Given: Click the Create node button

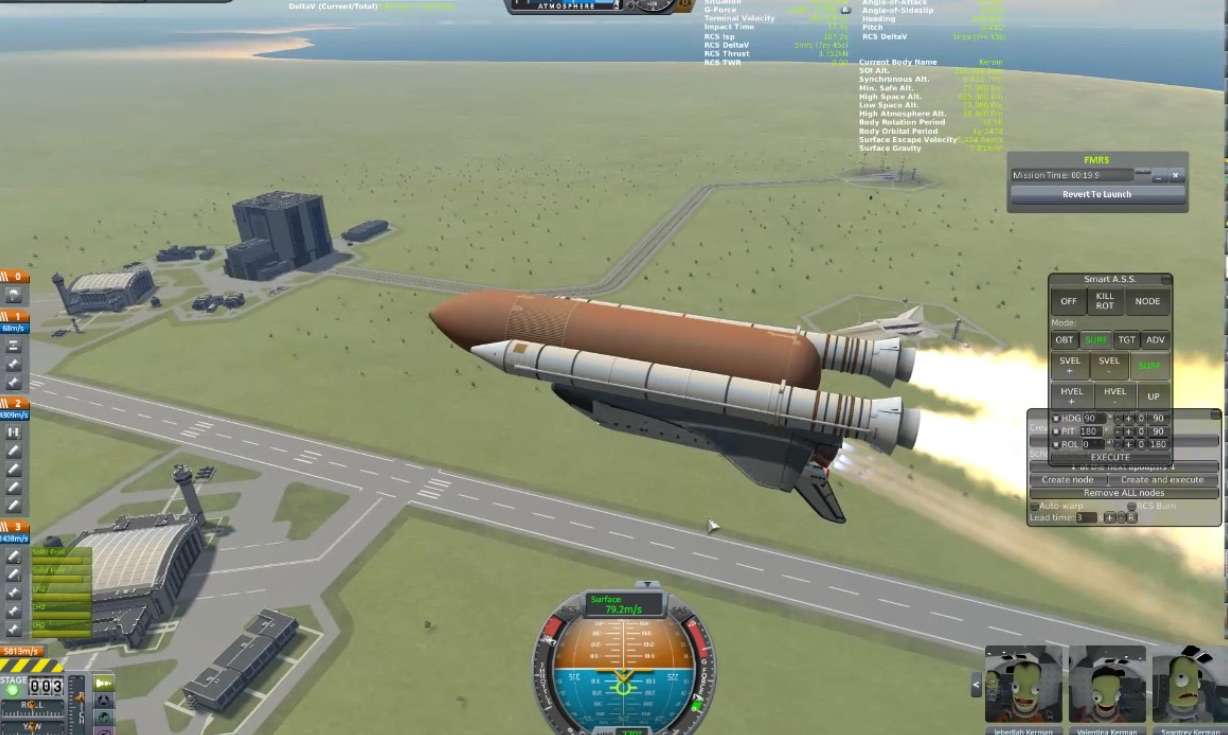Looking at the screenshot, I should pyautogui.click(x=1068, y=480).
